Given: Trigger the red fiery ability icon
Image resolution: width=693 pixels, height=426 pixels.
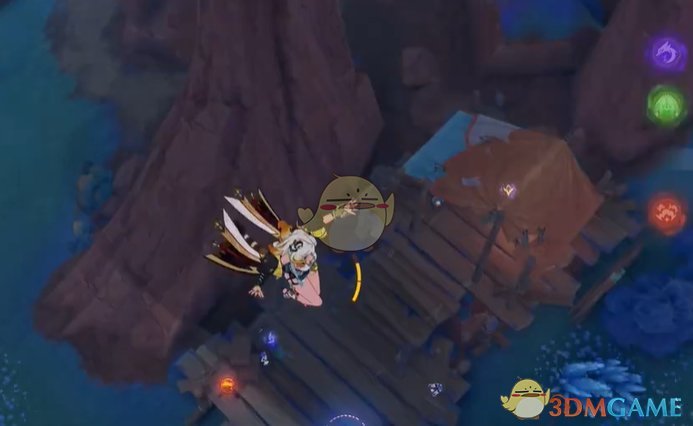Looking at the screenshot, I should coord(666,212).
